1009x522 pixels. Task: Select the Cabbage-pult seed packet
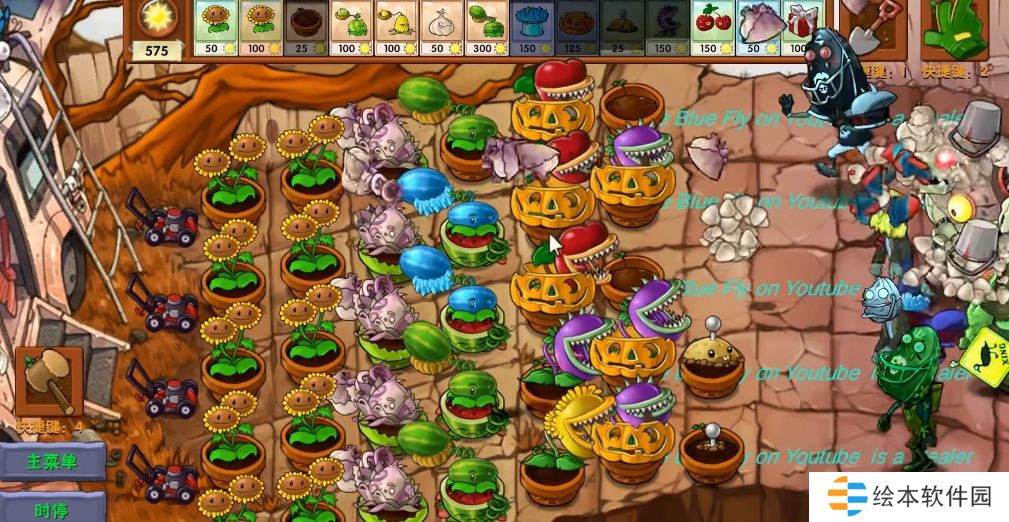tap(349, 27)
